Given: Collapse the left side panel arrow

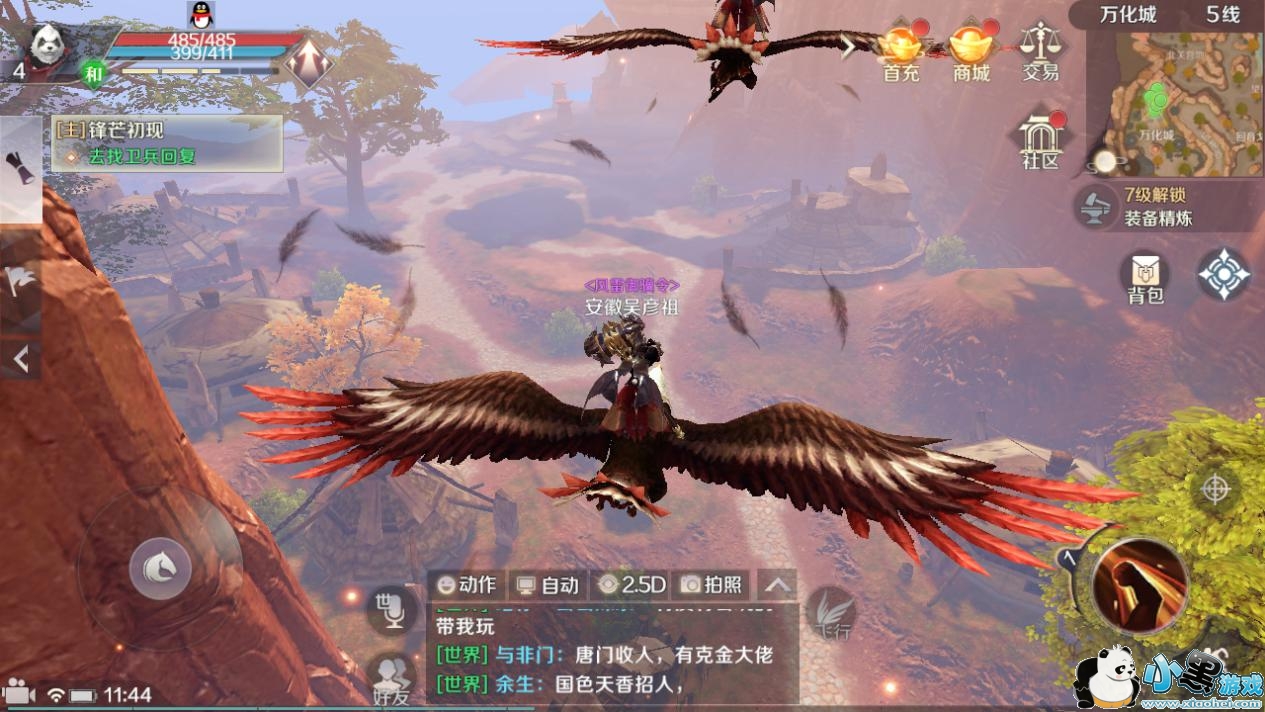Looking at the screenshot, I should (x=20, y=358).
